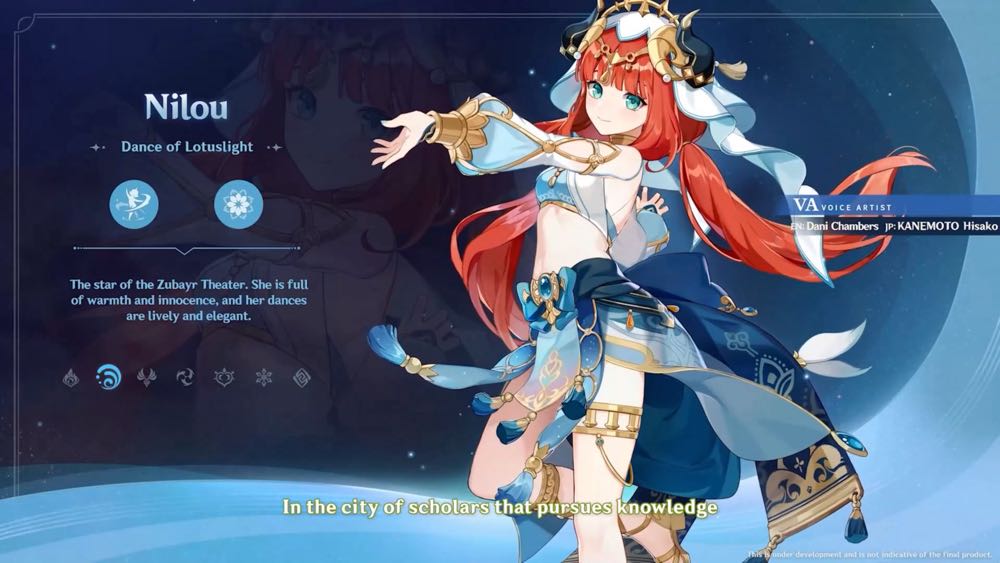This screenshot has height=563, width=1000.
Task: Choose the highlighted Hydro element icon
Action: click(x=108, y=377)
